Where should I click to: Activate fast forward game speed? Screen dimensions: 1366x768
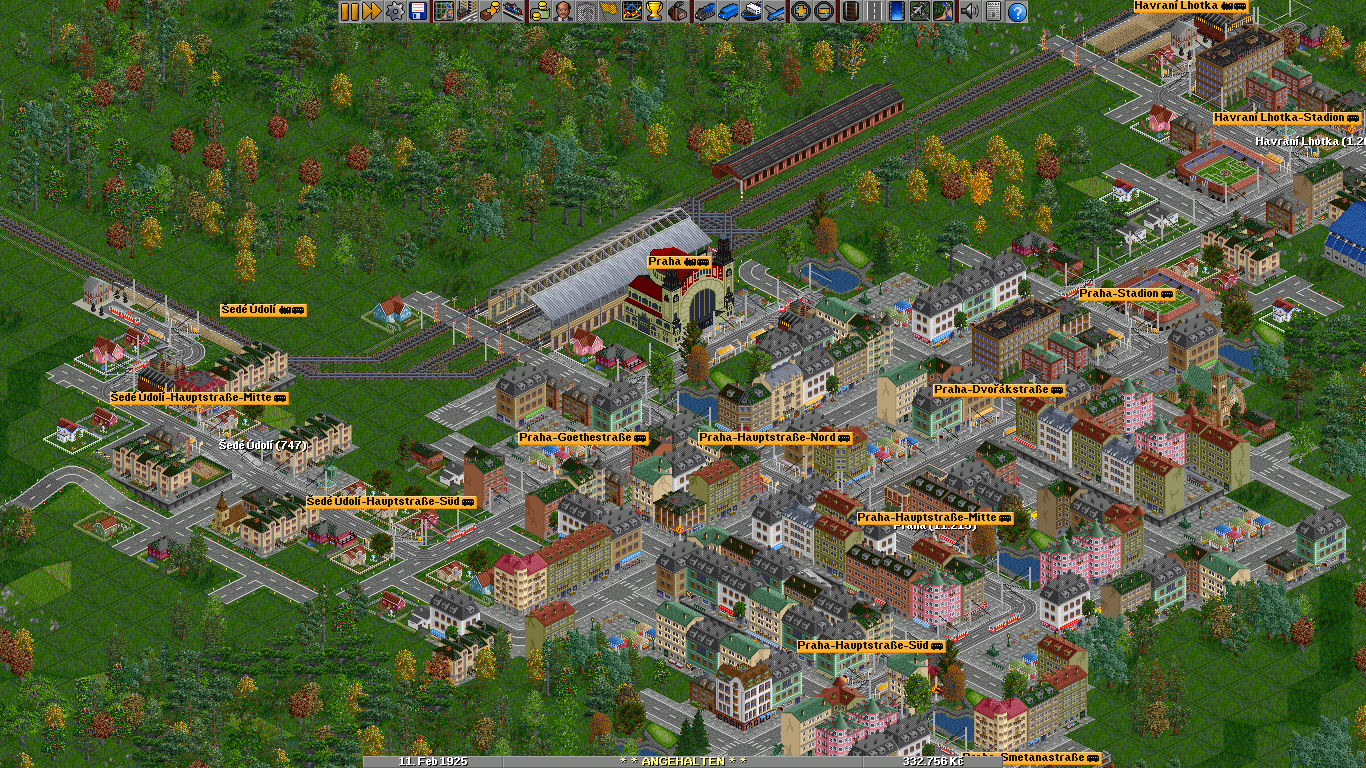371,11
